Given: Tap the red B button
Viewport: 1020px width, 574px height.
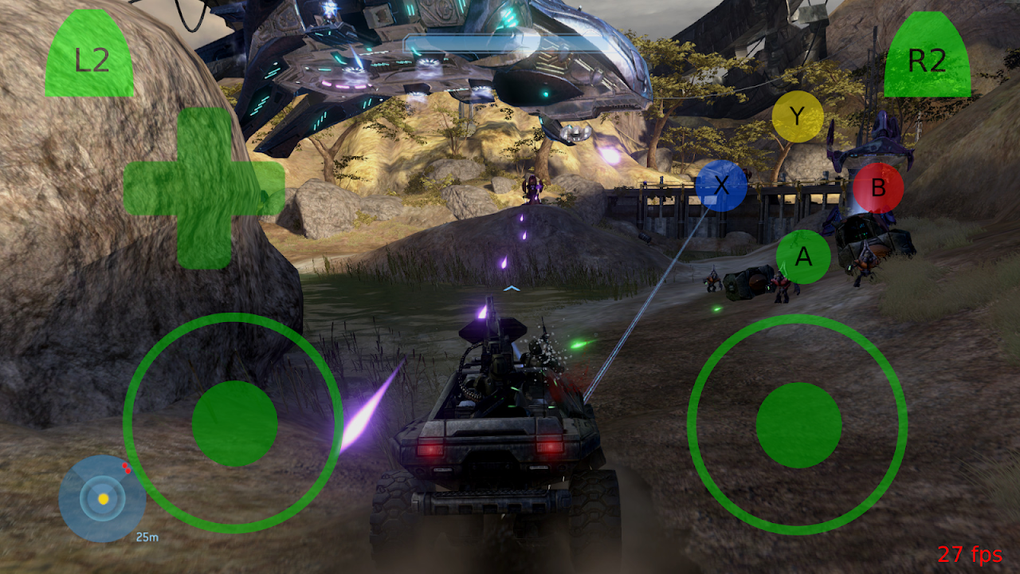Looking at the screenshot, I should pos(878,187).
